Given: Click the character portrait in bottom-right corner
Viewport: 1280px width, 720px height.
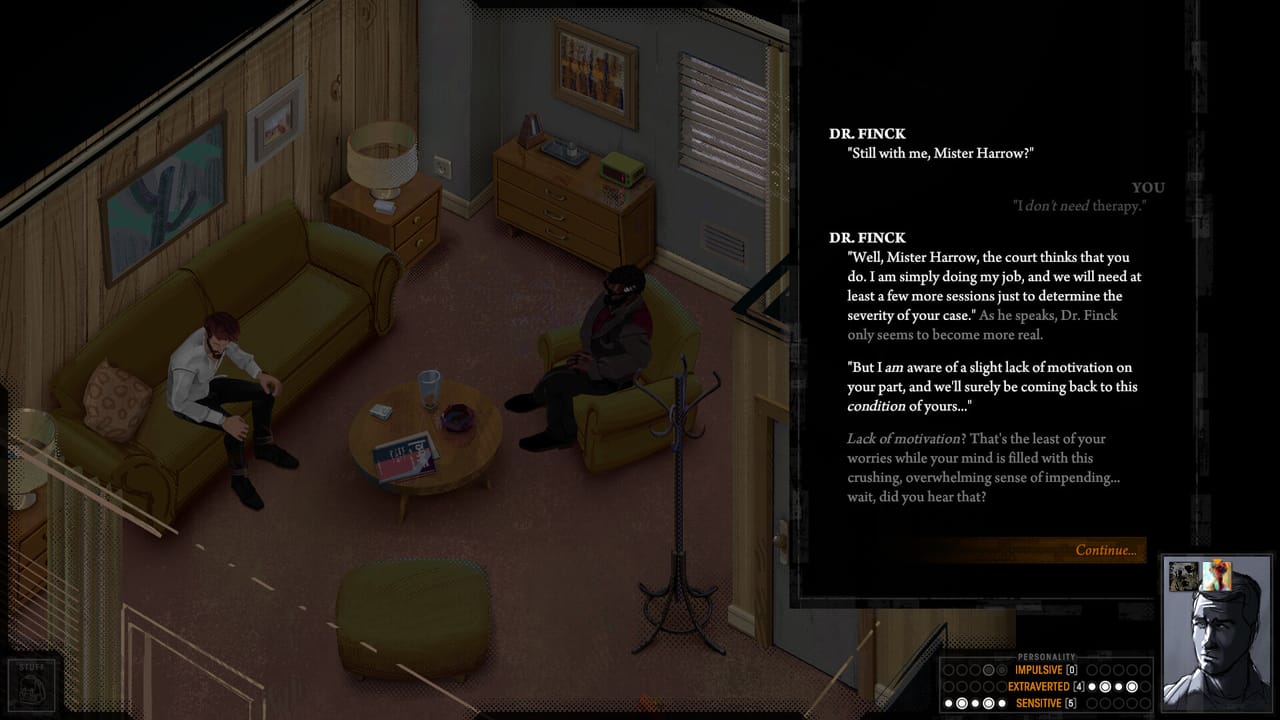Looking at the screenshot, I should pos(1215,640).
